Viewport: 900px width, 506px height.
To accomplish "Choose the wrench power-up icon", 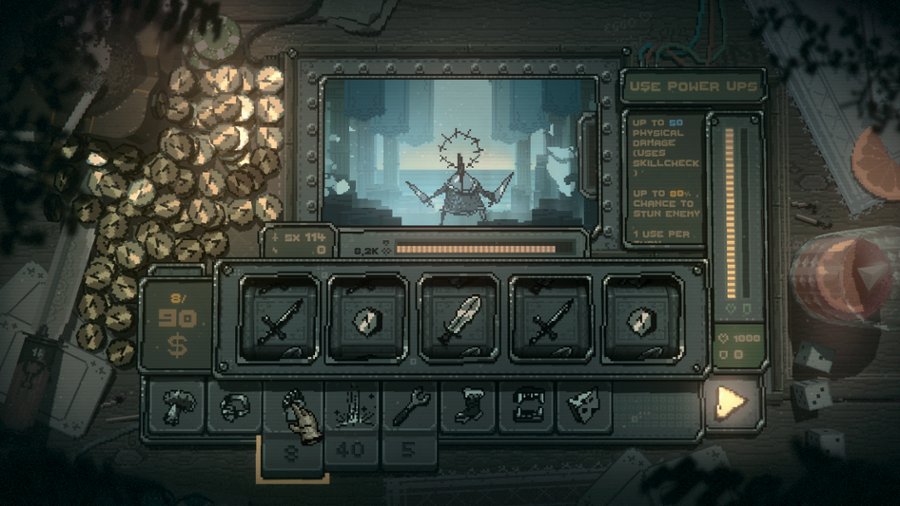I will click(x=410, y=406).
